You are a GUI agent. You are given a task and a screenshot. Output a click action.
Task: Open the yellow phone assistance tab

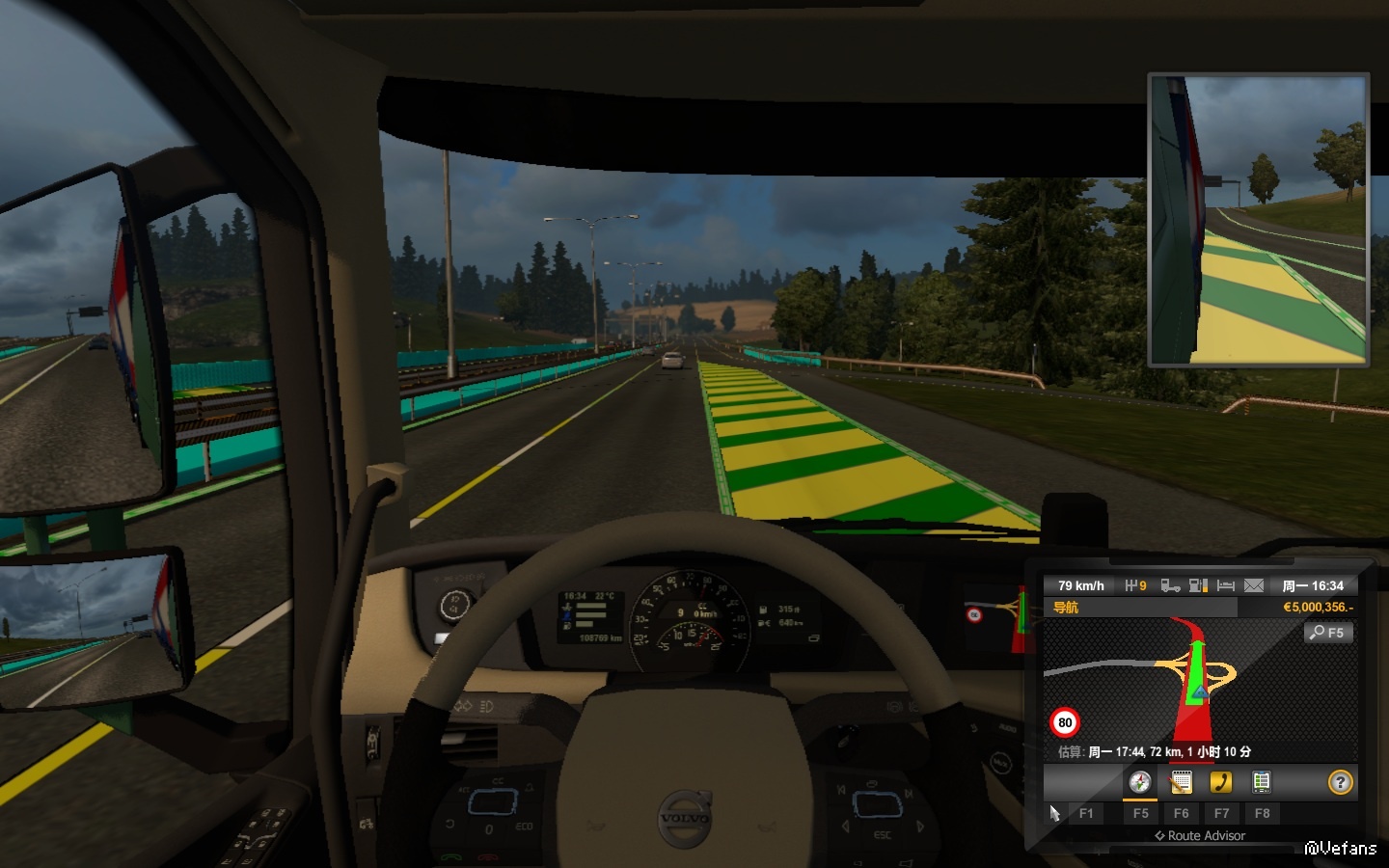(x=1221, y=782)
